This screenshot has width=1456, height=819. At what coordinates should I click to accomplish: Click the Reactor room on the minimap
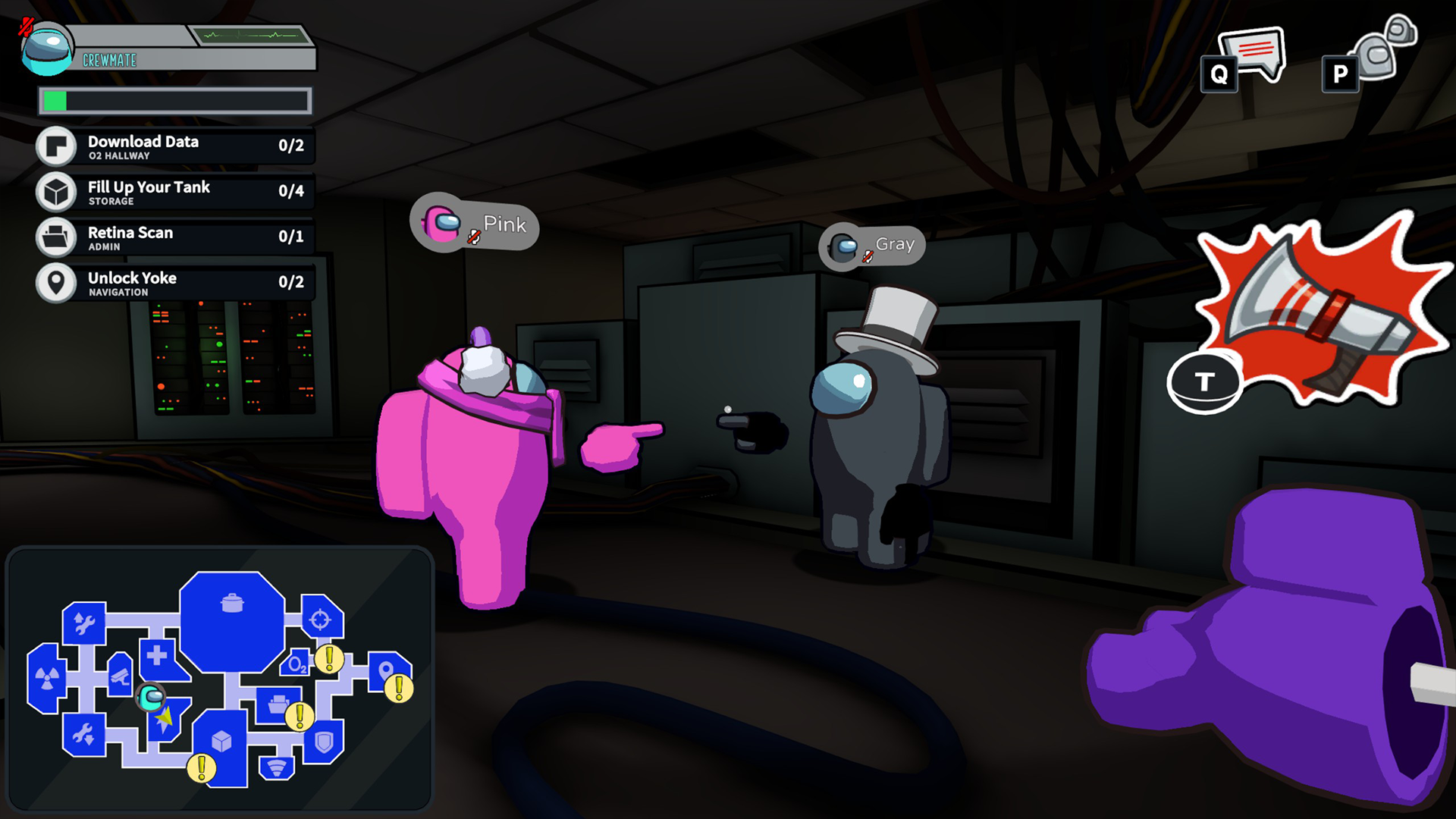click(x=45, y=677)
